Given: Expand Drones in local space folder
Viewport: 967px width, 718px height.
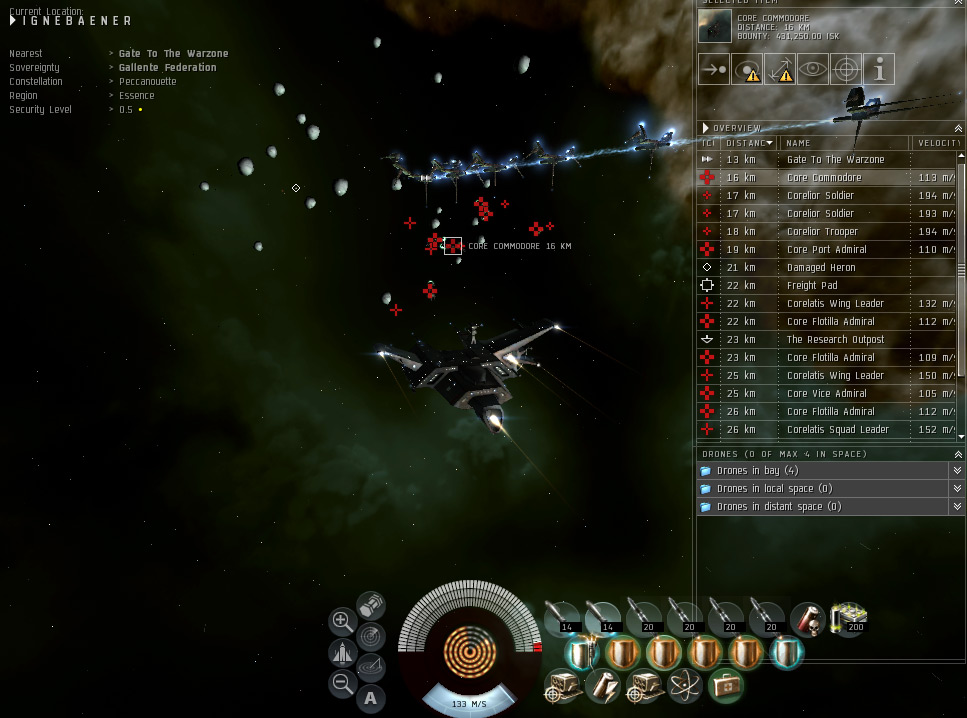Looking at the screenshot, I should pyautogui.click(x=774, y=489).
